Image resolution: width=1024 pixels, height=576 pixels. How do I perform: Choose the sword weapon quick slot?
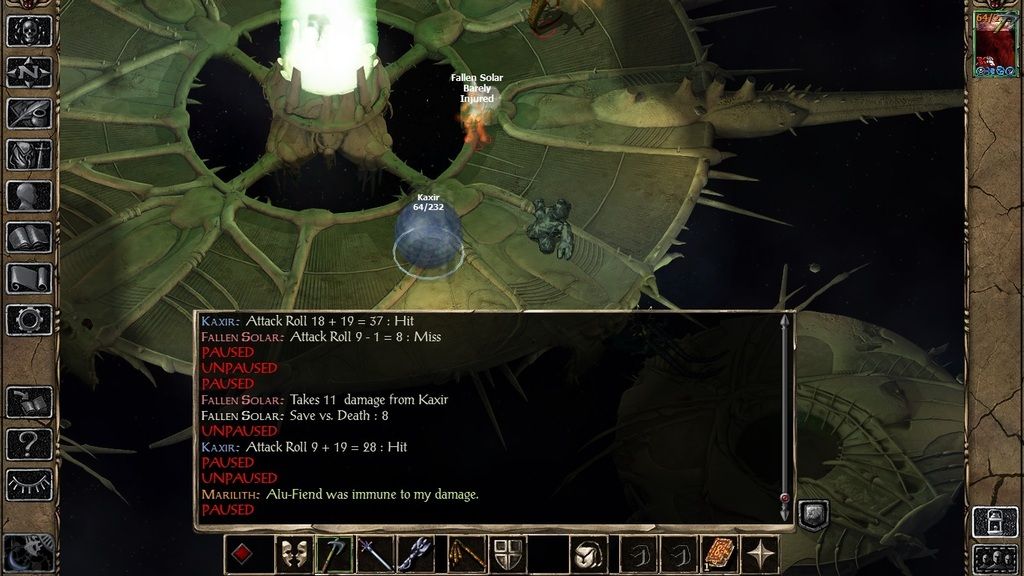click(x=375, y=554)
